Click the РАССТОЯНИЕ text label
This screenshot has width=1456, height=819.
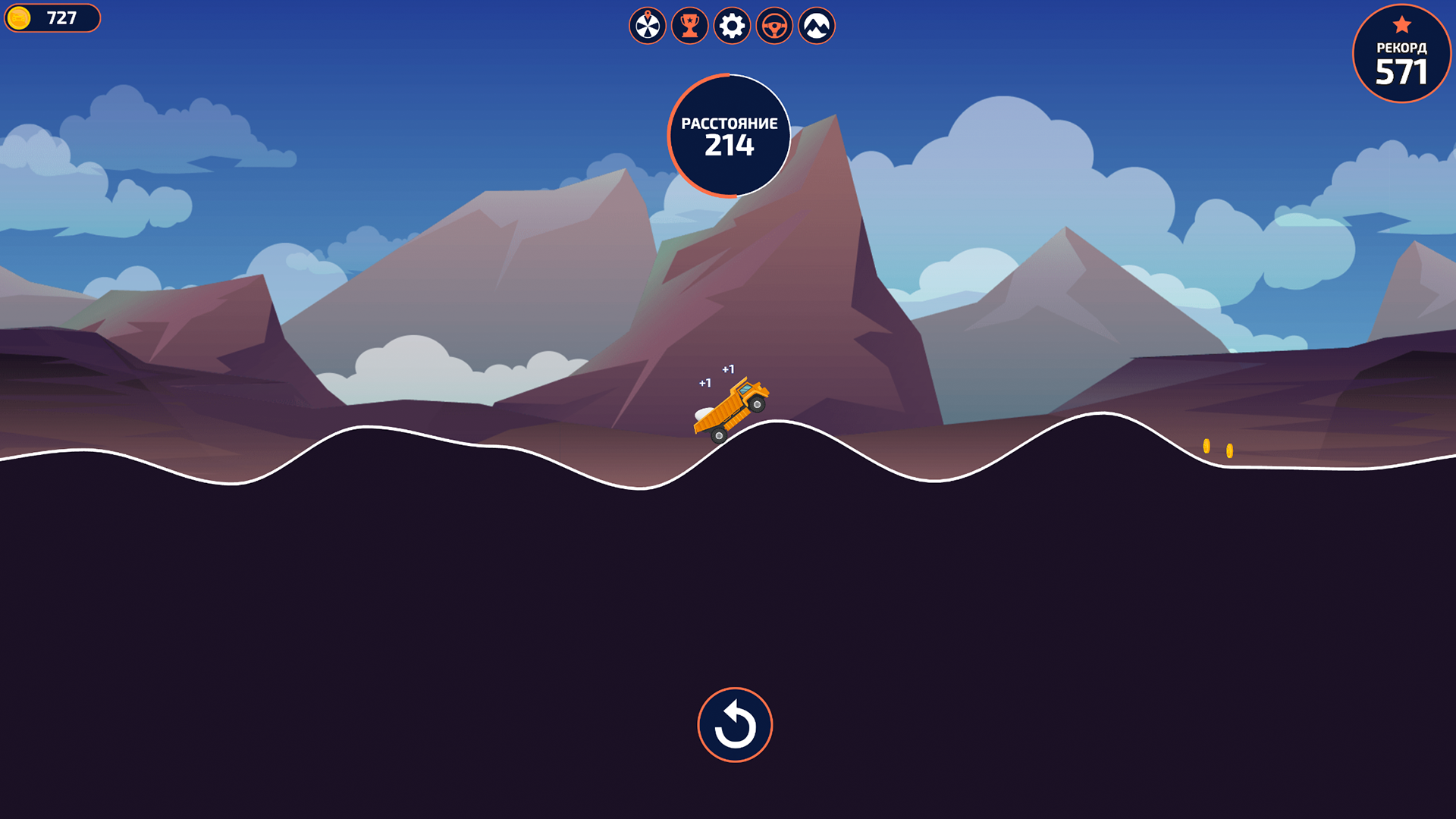(x=729, y=123)
